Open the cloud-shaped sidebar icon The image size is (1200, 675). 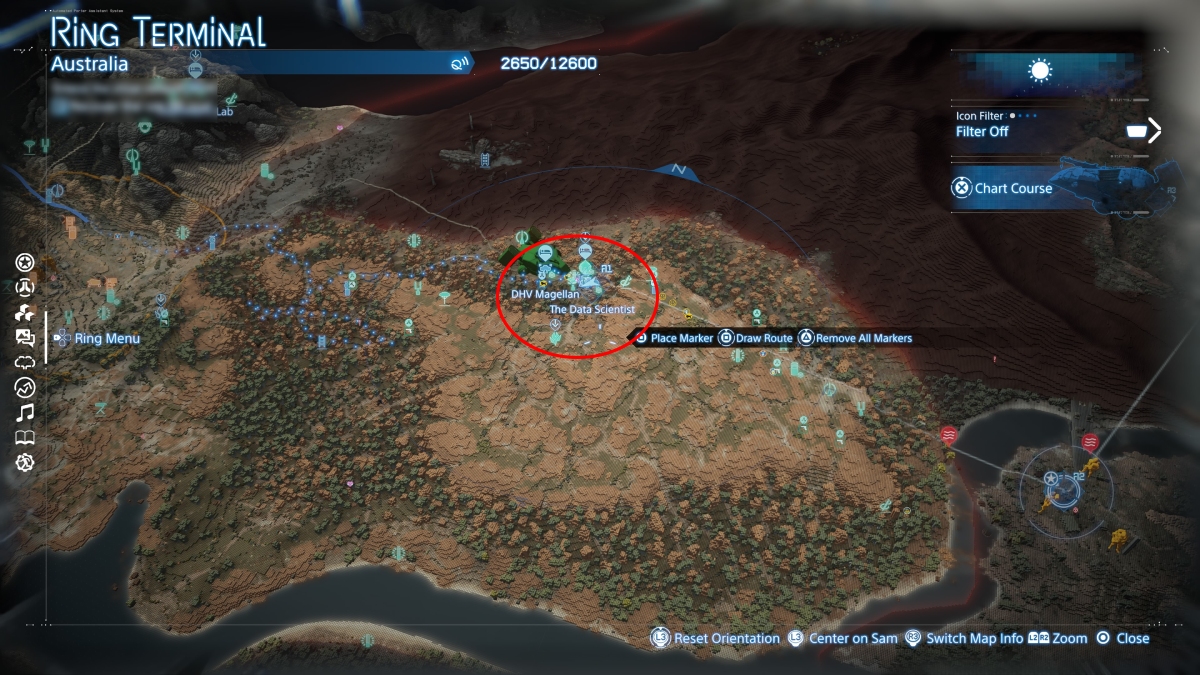[x=26, y=362]
